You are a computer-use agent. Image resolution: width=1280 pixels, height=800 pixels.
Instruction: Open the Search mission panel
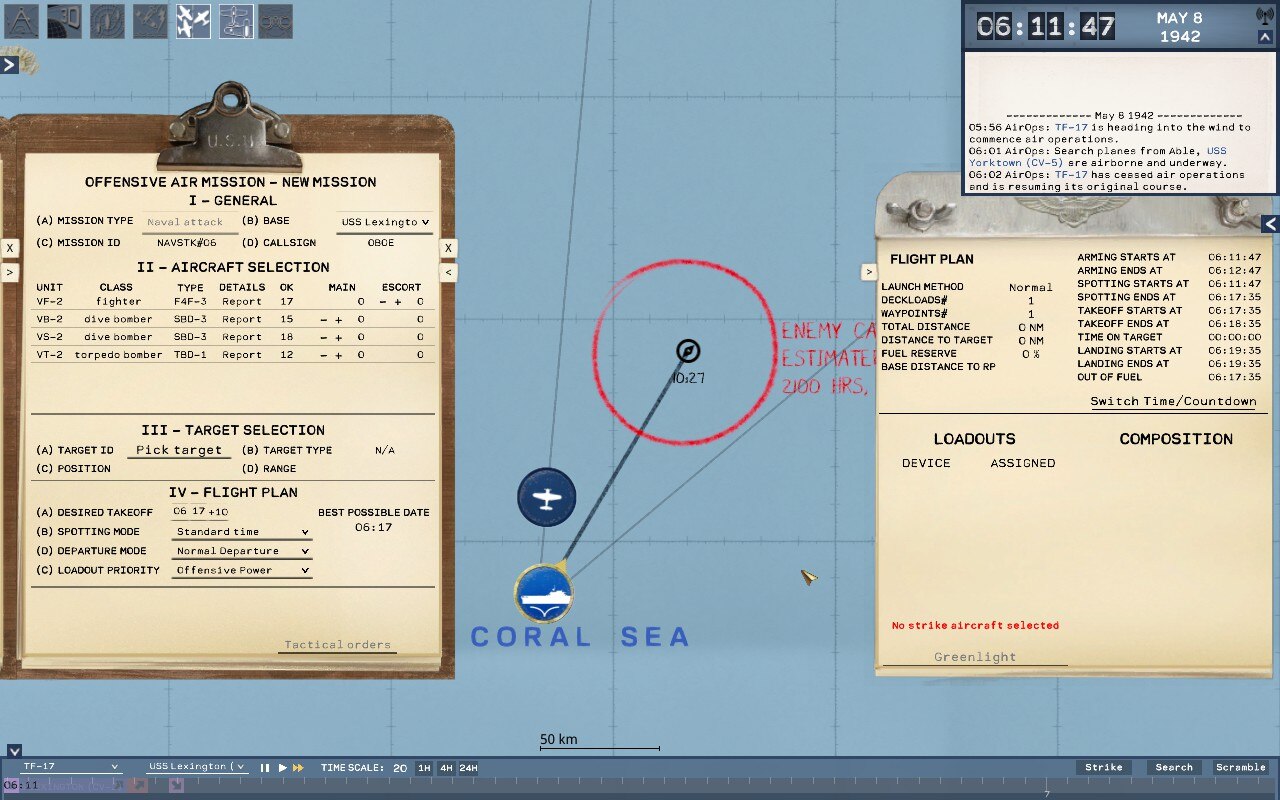1174,768
